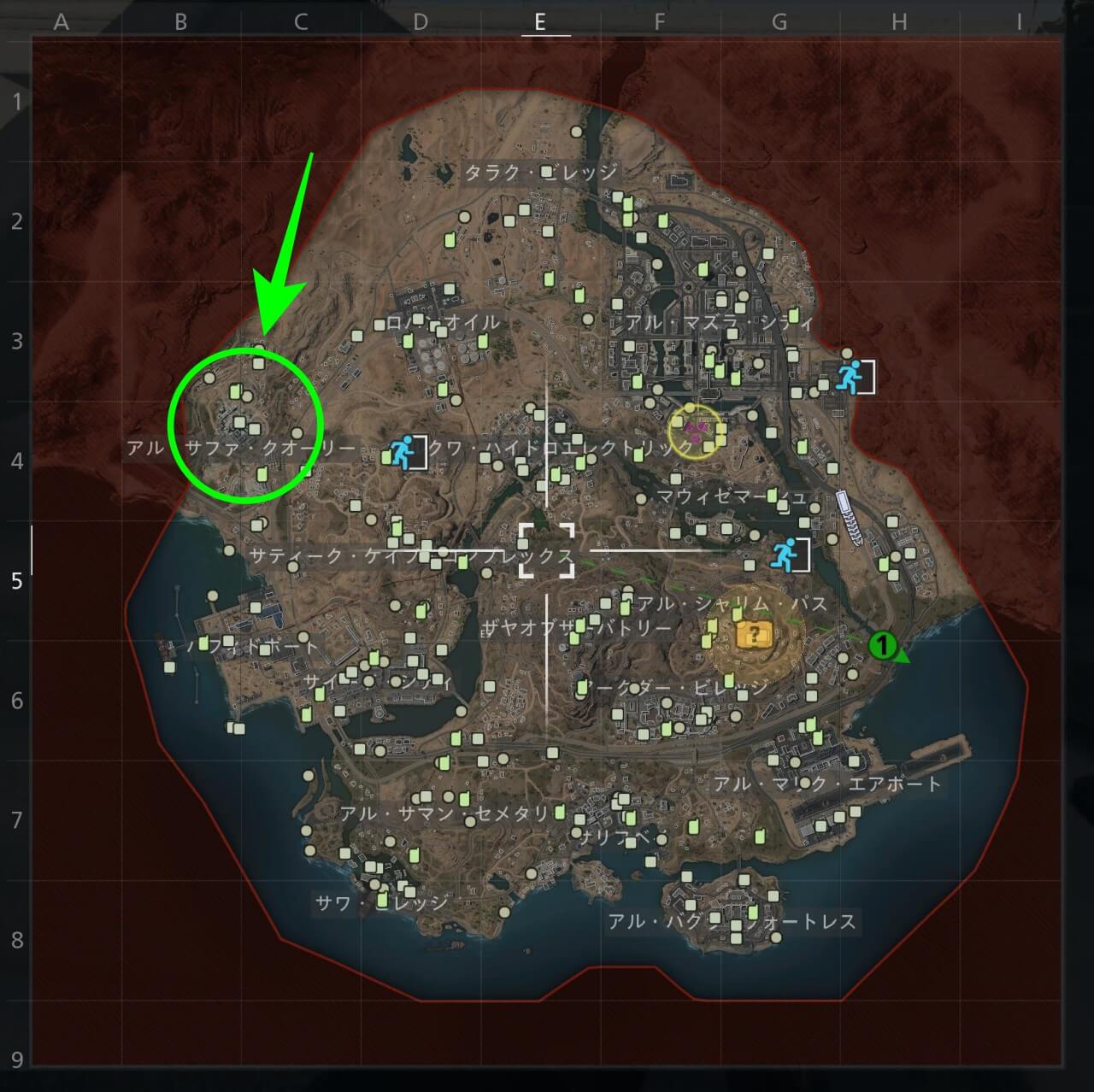This screenshot has height=1092, width=1094.
Task: Click the white crosshair bracket at map center
Action: (547, 551)
